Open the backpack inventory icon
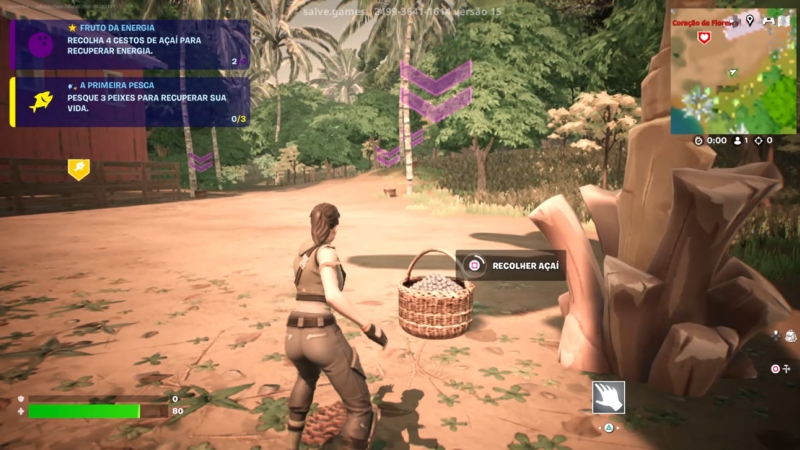 click(790, 337)
